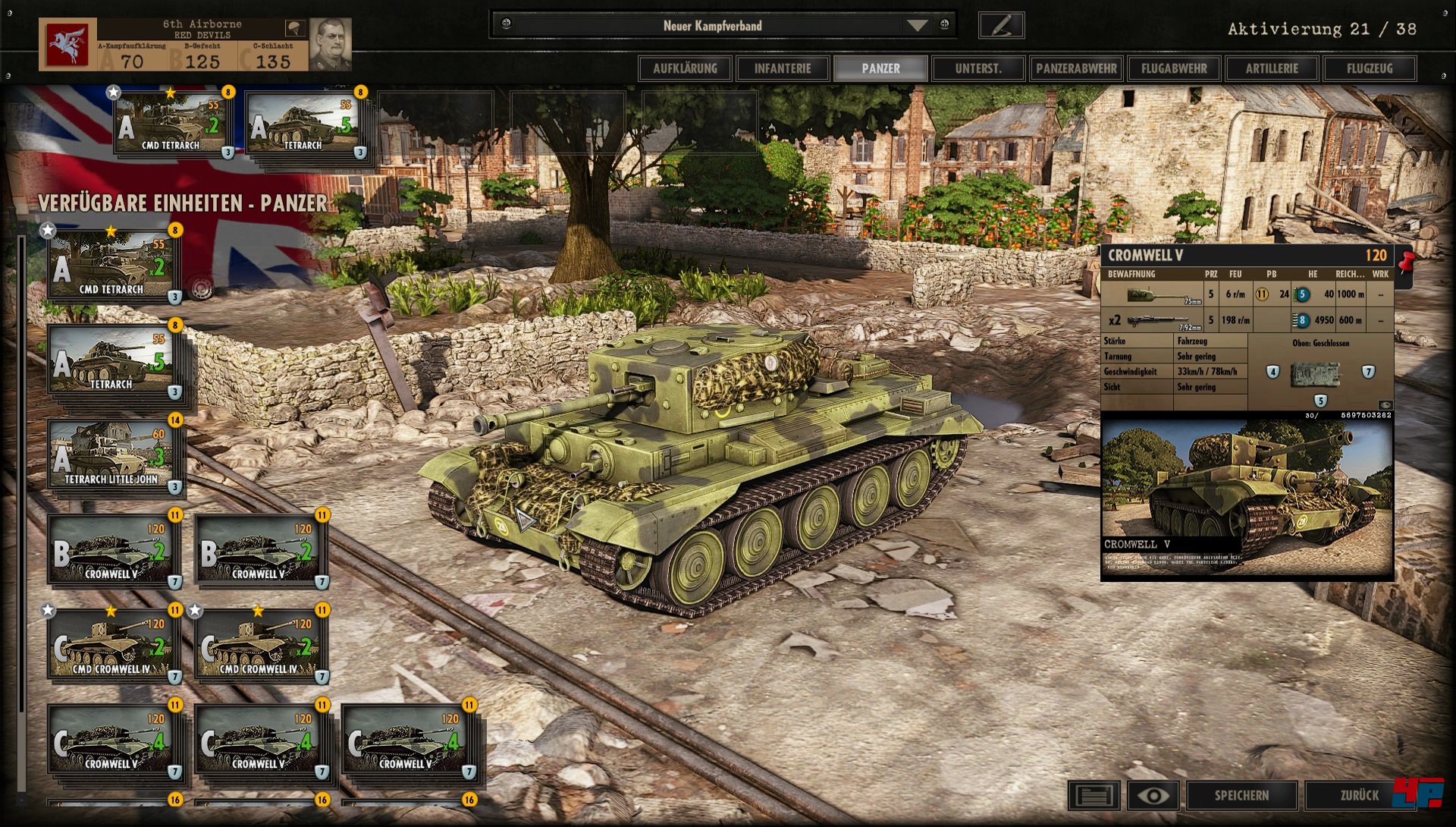Viewport: 1456px width, 827px height.
Task: Open the Neuer Kampfverband dropdown
Action: 918,26
